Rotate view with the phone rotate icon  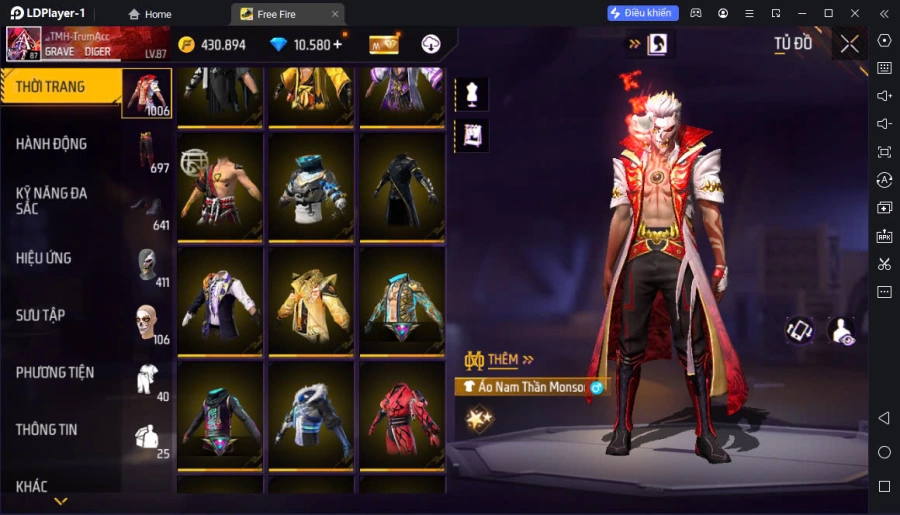pyautogui.click(x=799, y=332)
